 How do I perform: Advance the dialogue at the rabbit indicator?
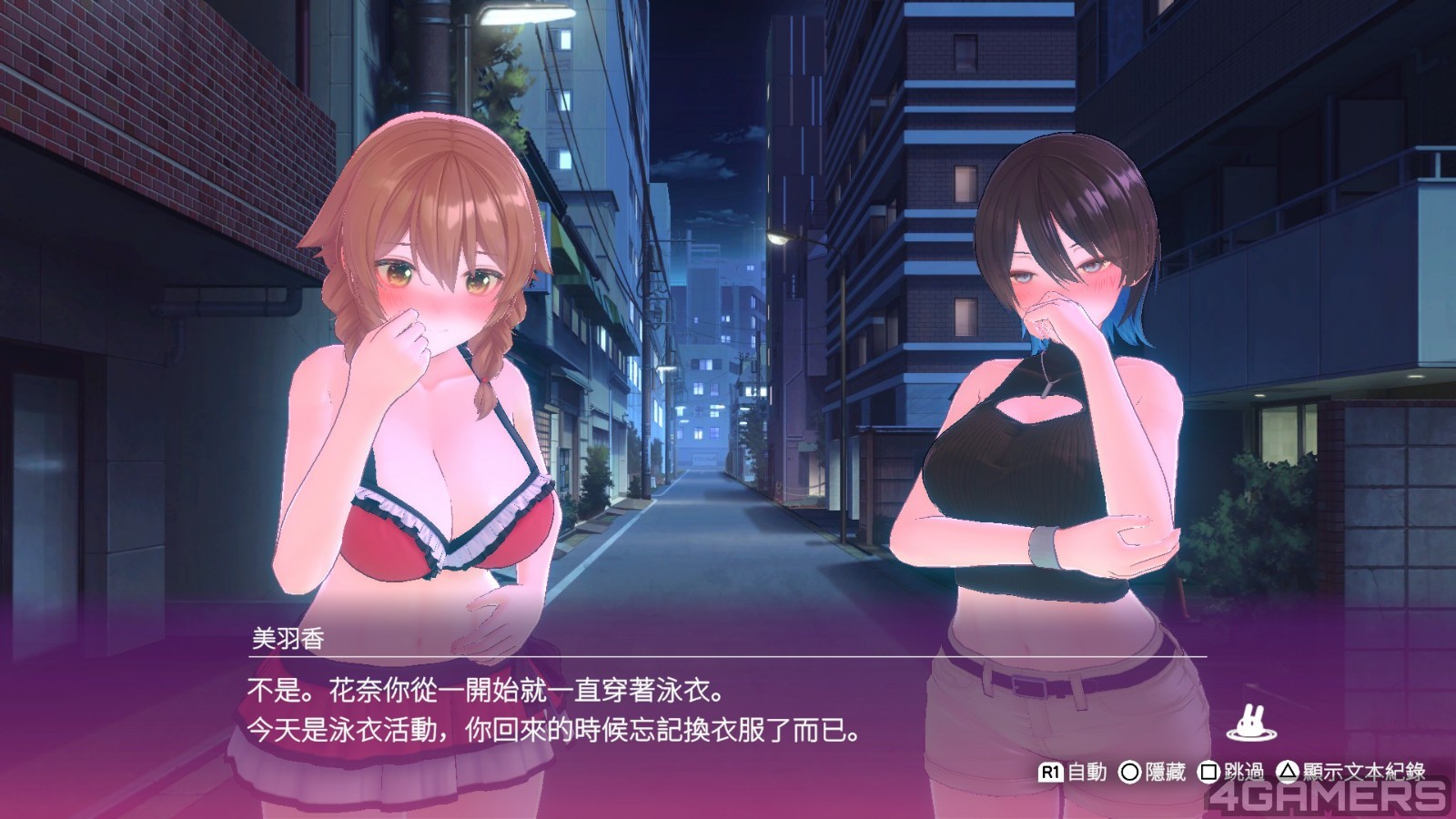pyautogui.click(x=1250, y=723)
